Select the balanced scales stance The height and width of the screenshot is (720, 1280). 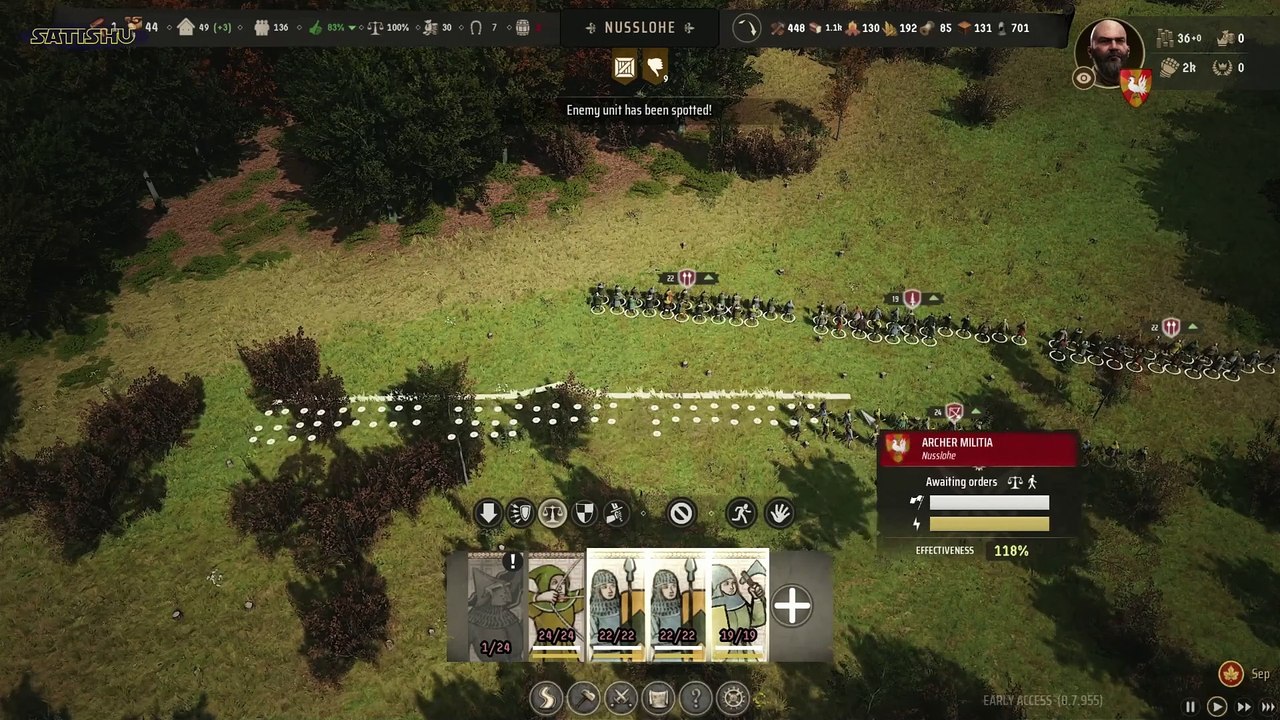(x=552, y=514)
